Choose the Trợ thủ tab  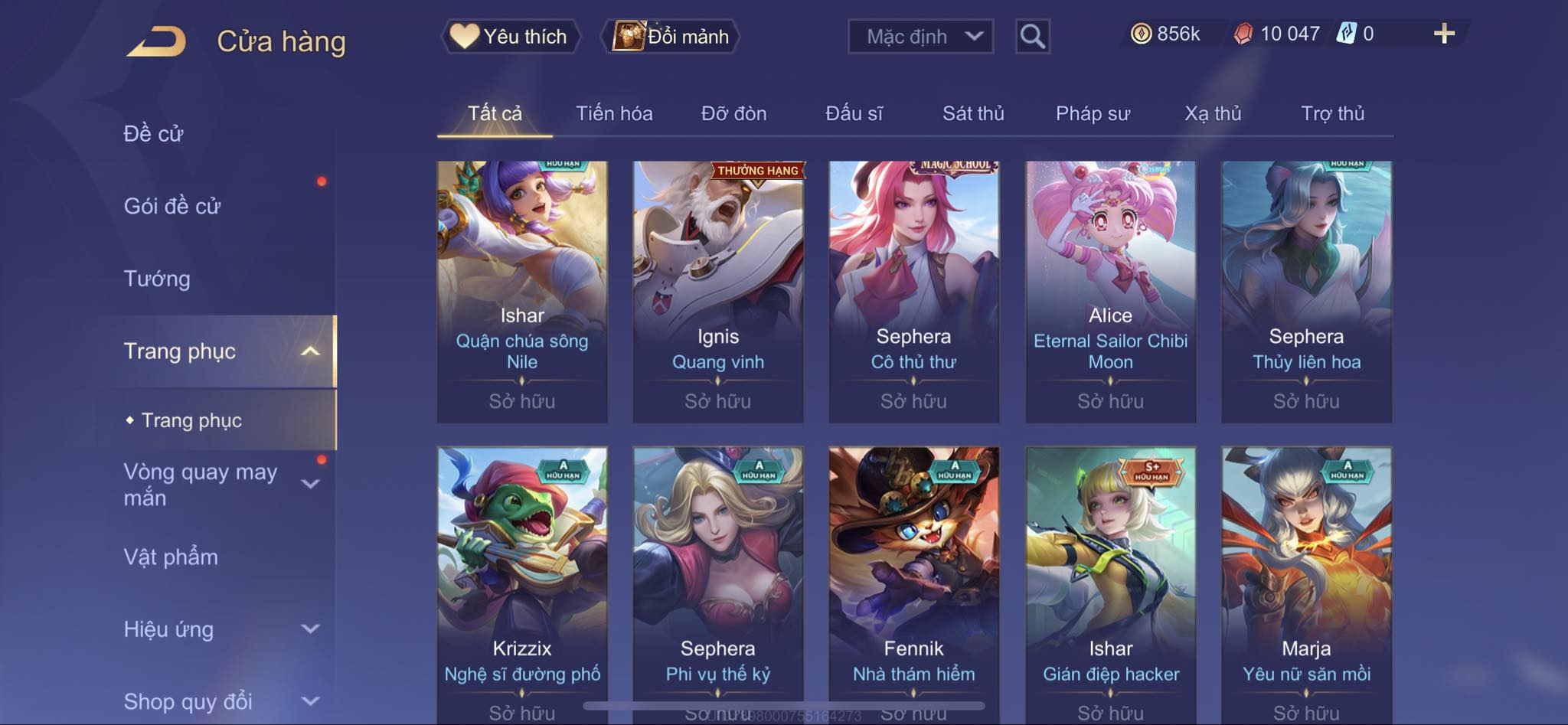(1332, 114)
